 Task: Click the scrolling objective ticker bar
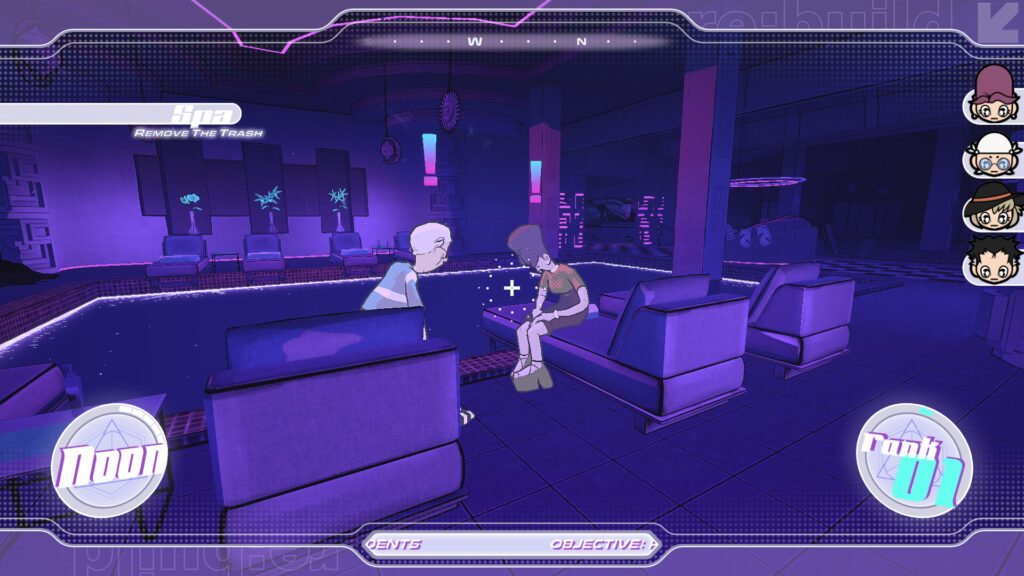(511, 545)
